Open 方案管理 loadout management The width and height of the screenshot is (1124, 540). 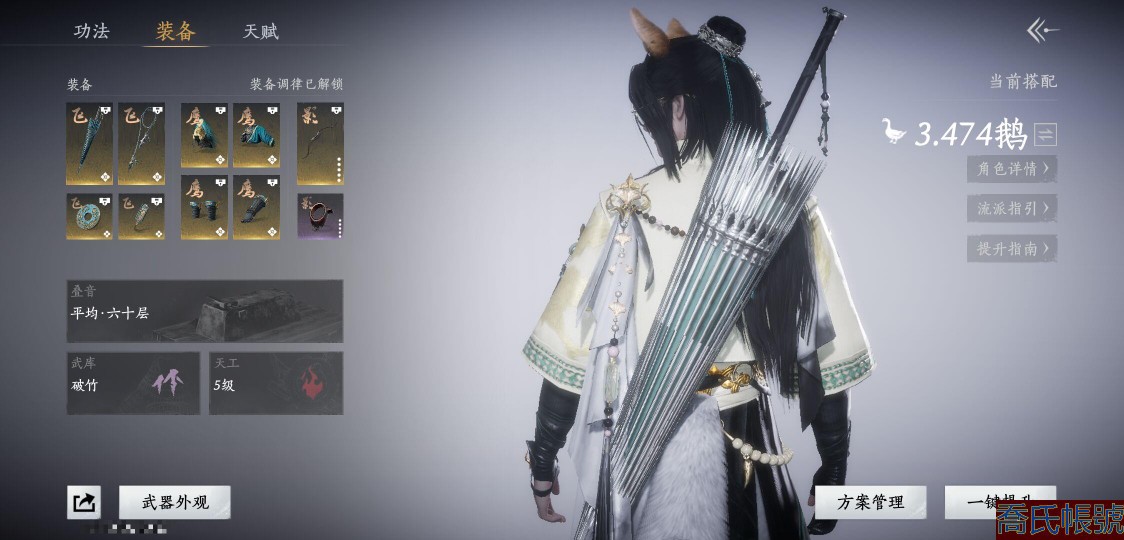click(x=870, y=502)
